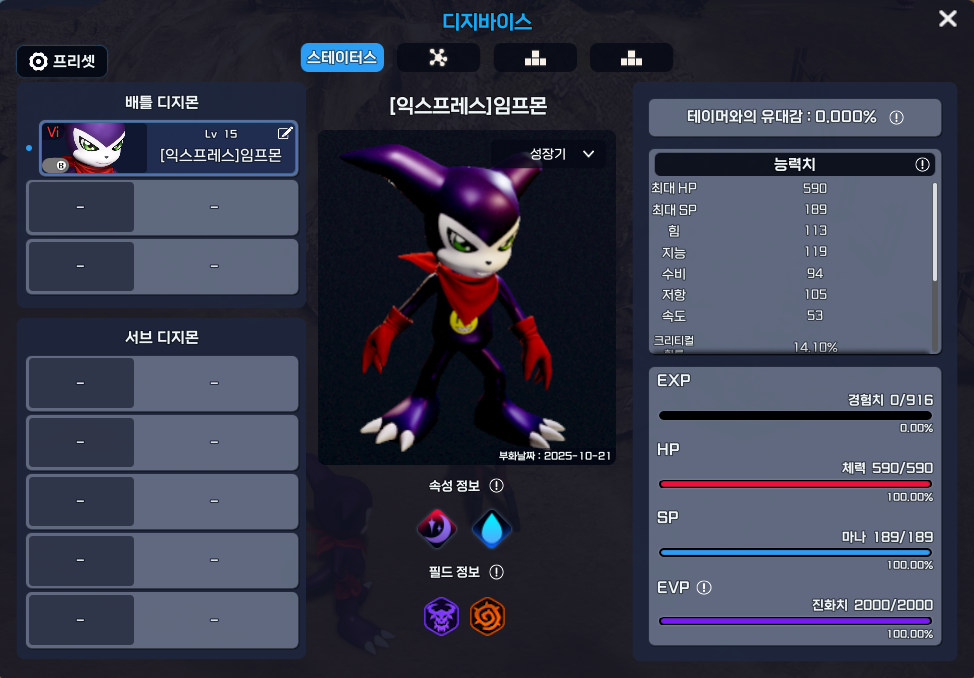The image size is (974, 678).
Task: Close the Digivice window
Action: [x=947, y=19]
